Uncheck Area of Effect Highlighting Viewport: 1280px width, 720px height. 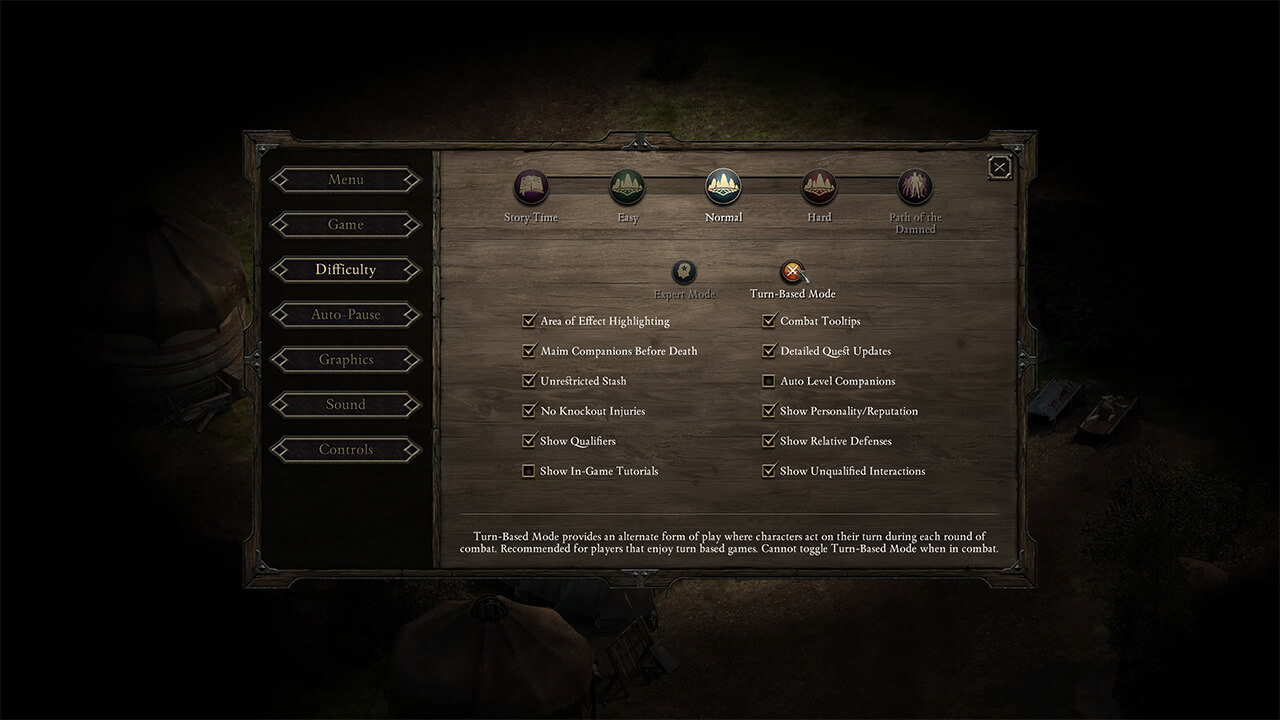pyautogui.click(x=528, y=320)
